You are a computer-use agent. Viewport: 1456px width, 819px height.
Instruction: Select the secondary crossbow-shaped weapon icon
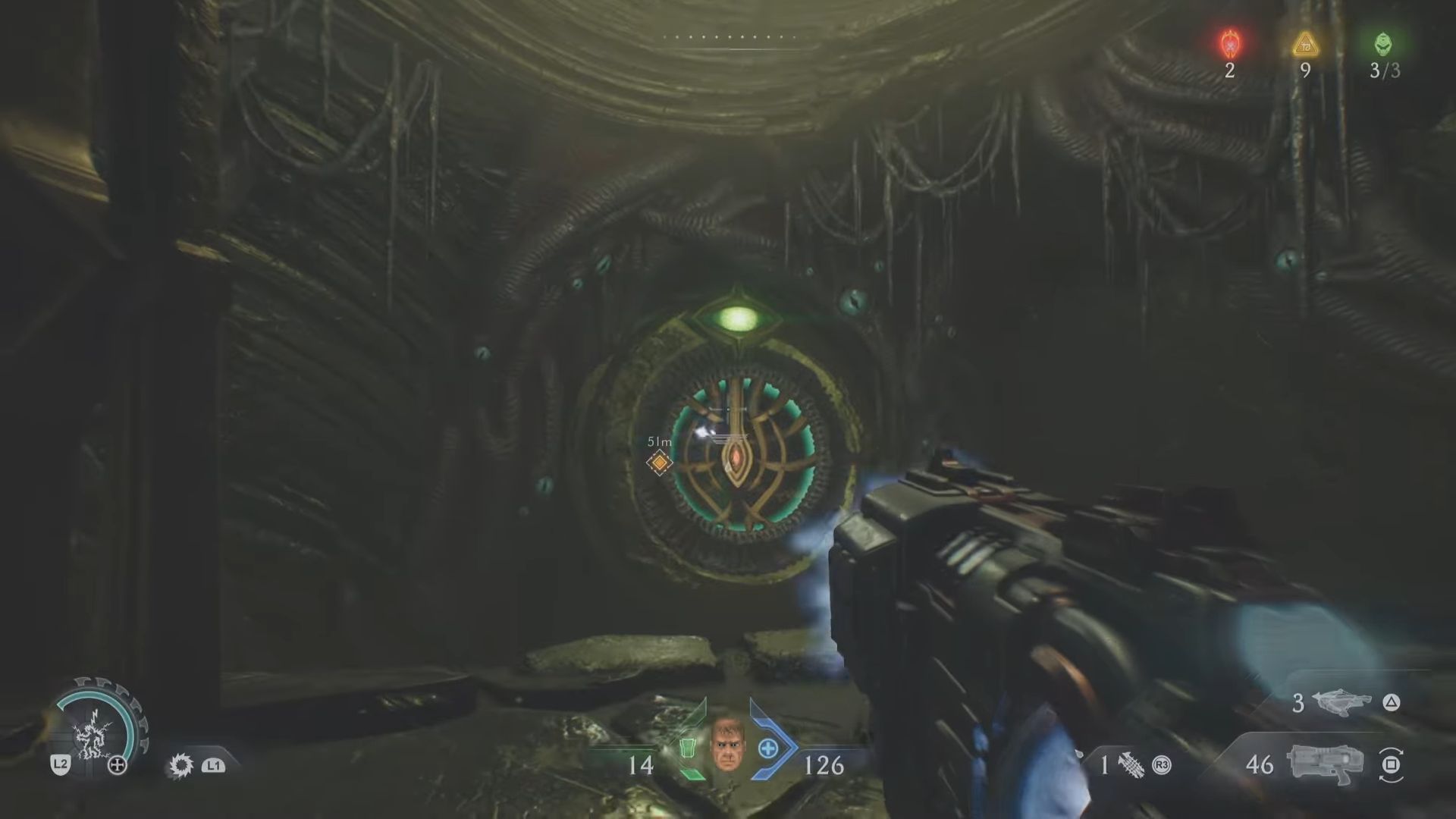[1345, 703]
